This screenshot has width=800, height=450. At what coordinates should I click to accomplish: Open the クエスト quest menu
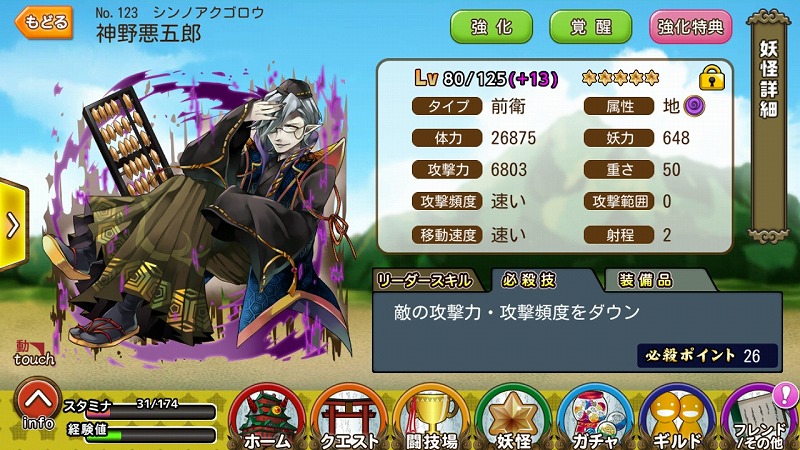pos(350,416)
